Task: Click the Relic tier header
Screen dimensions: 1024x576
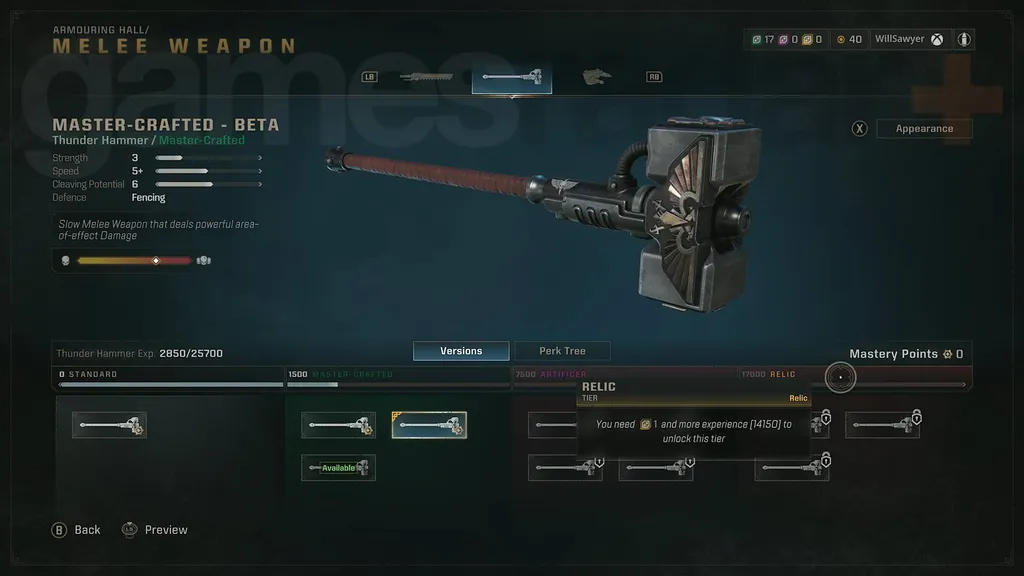Action: pyautogui.click(x=782, y=374)
